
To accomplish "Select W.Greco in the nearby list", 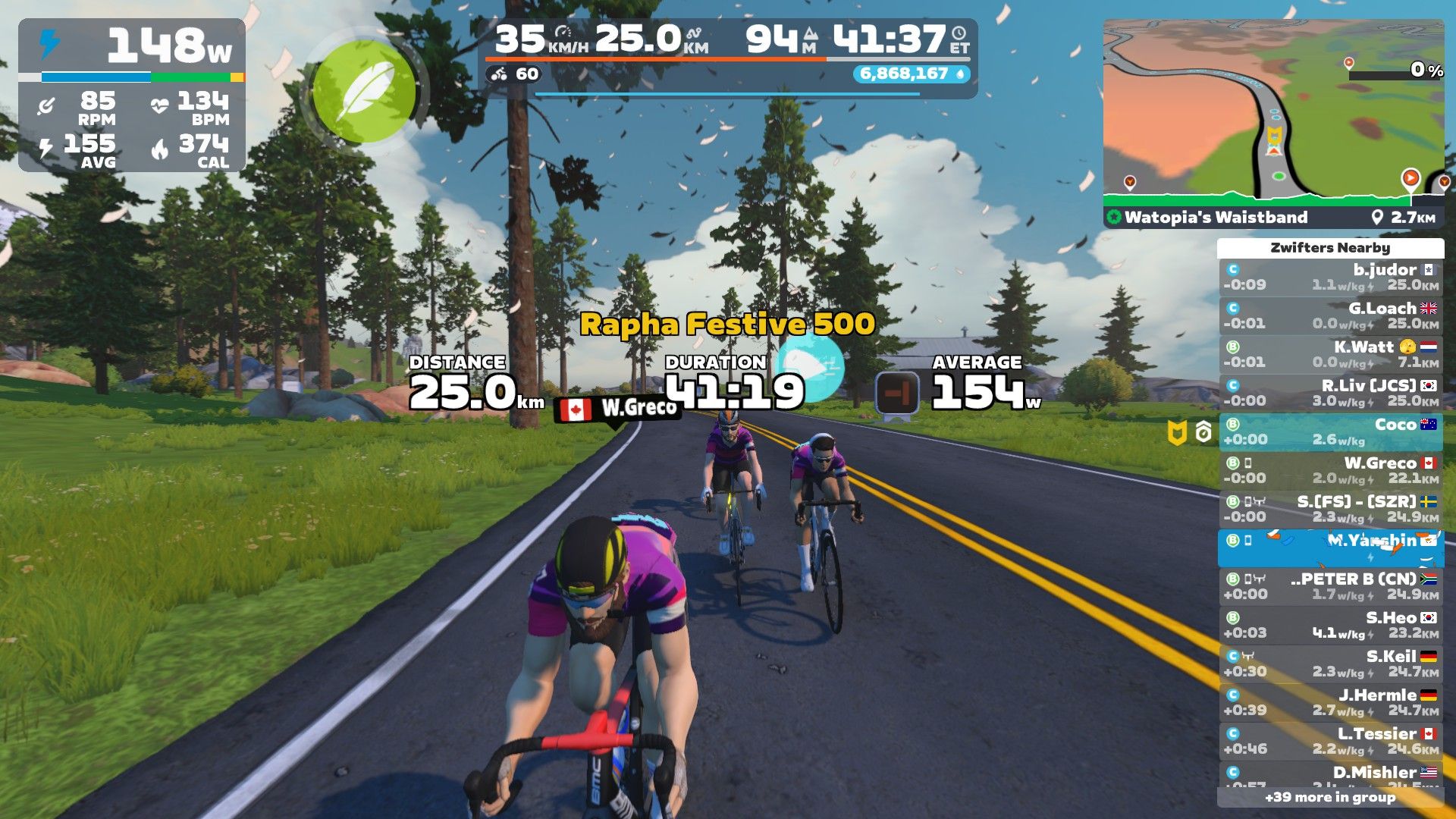I will point(1331,471).
